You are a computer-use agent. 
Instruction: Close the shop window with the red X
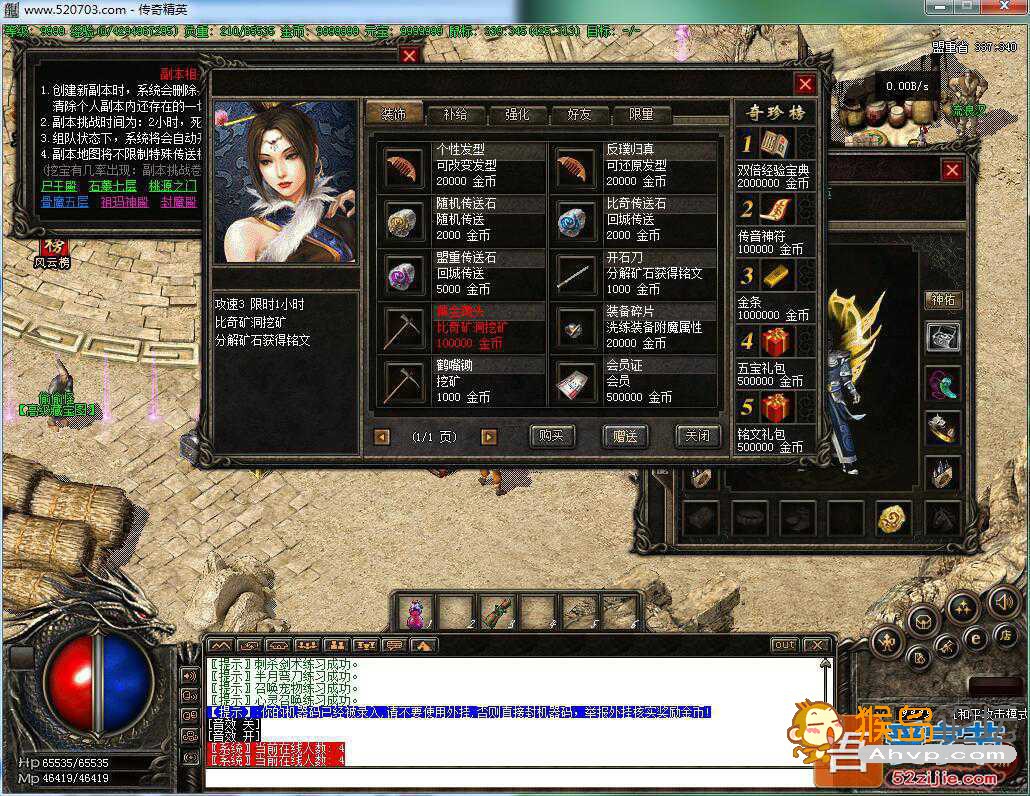[804, 84]
